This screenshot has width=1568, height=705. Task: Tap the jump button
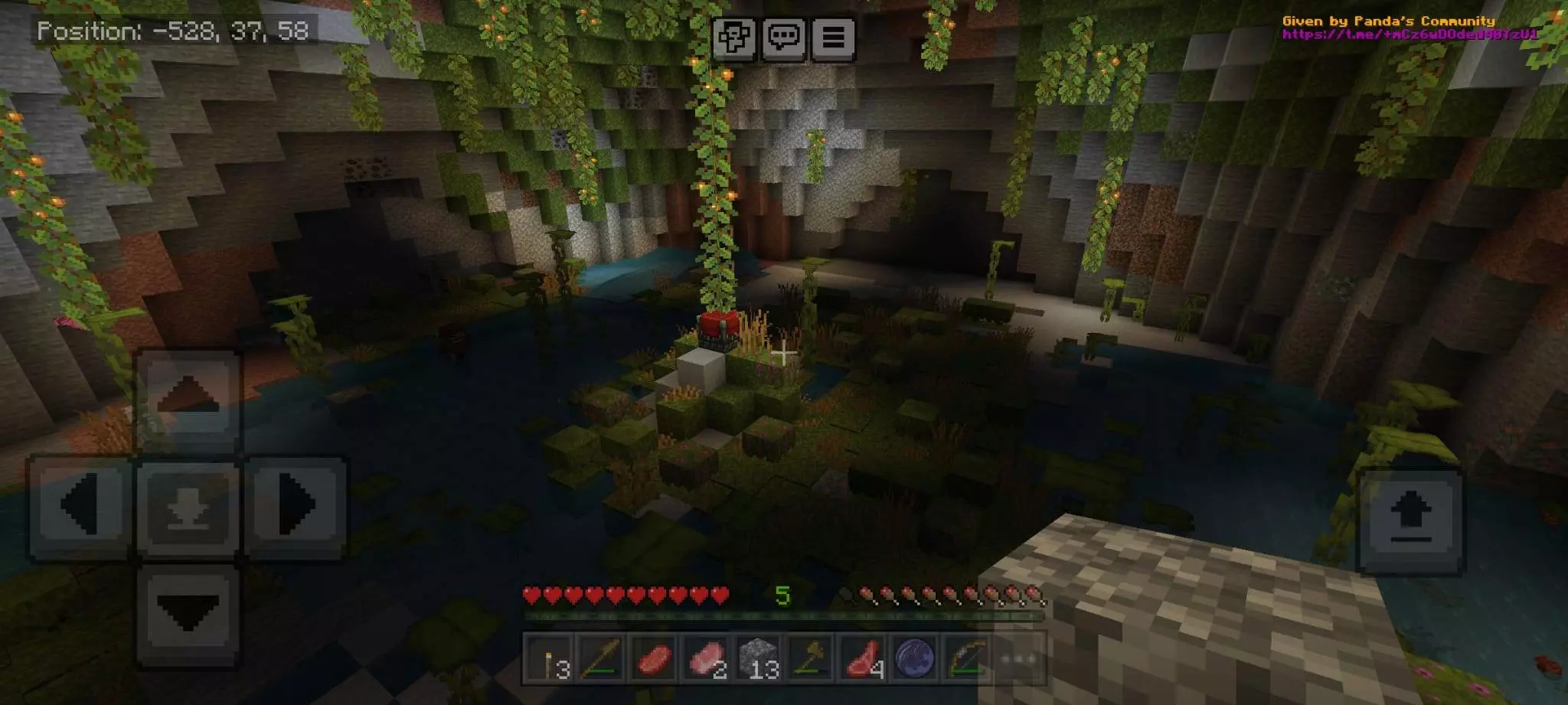point(1410,521)
